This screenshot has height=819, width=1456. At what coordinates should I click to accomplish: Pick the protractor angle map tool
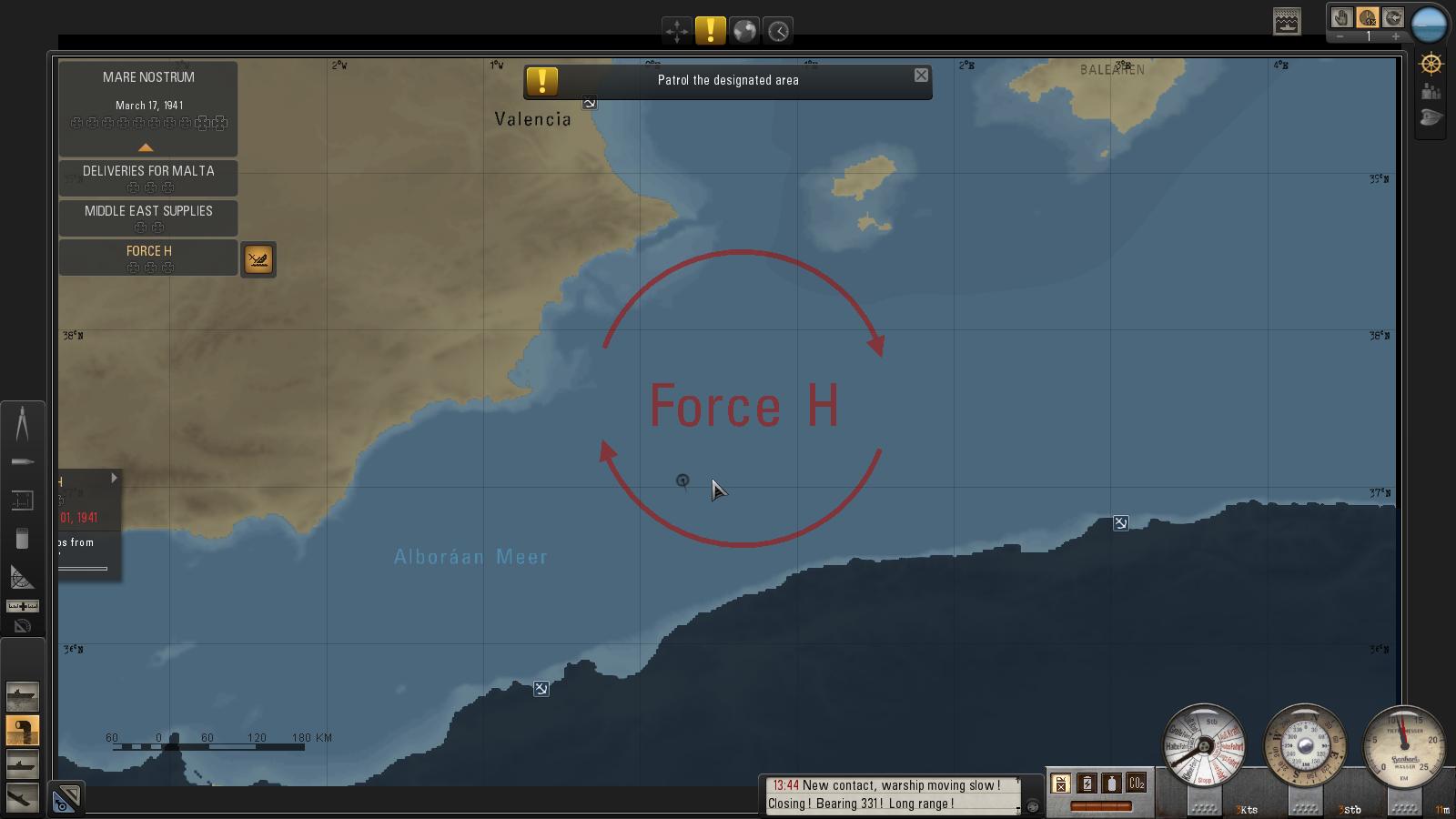tap(22, 577)
